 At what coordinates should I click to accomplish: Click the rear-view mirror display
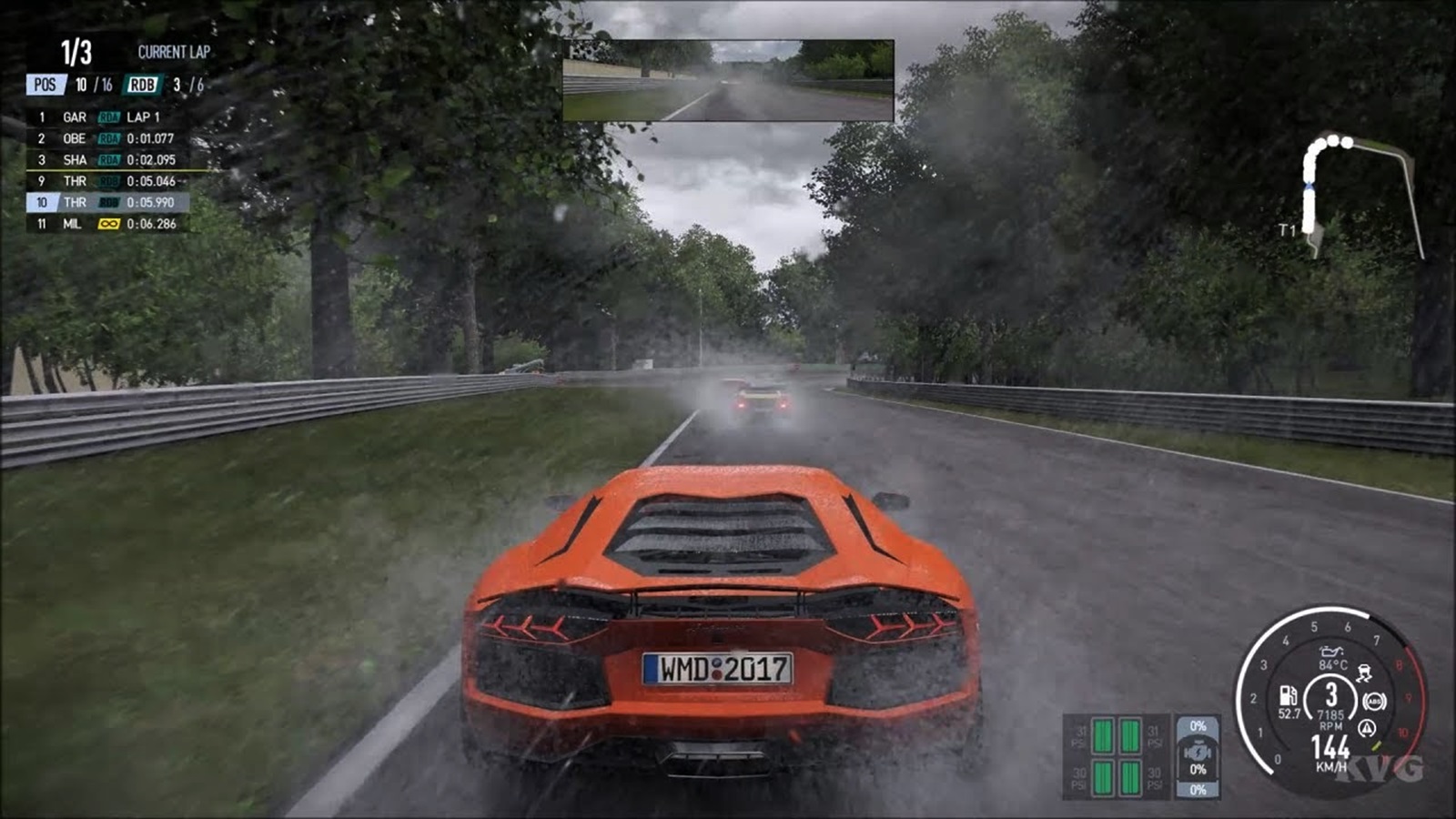pyautogui.click(x=728, y=80)
